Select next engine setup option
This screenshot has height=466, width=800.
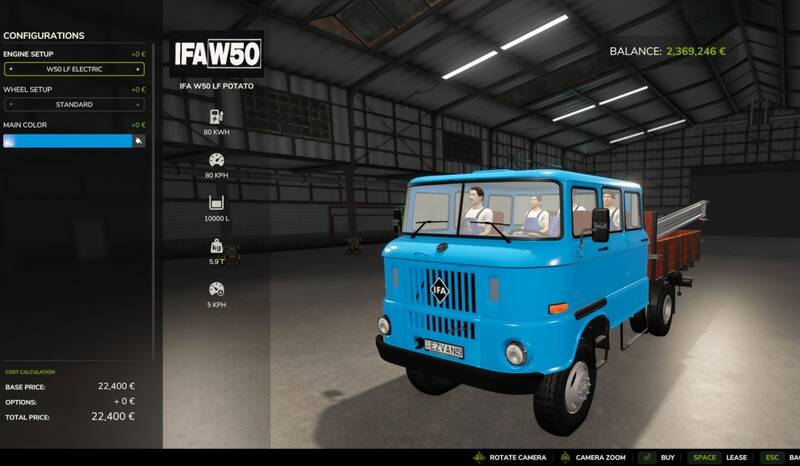coord(139,69)
